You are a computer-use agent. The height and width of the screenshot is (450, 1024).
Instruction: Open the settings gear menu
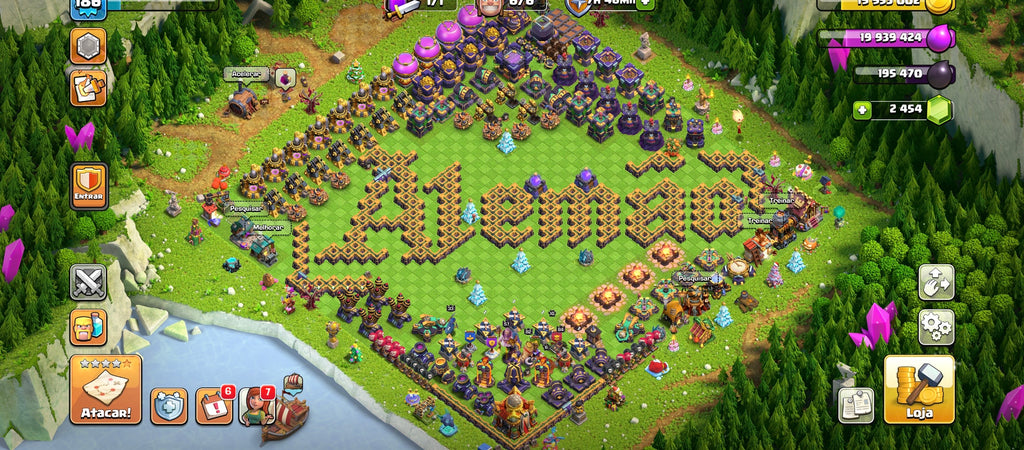tap(936, 327)
